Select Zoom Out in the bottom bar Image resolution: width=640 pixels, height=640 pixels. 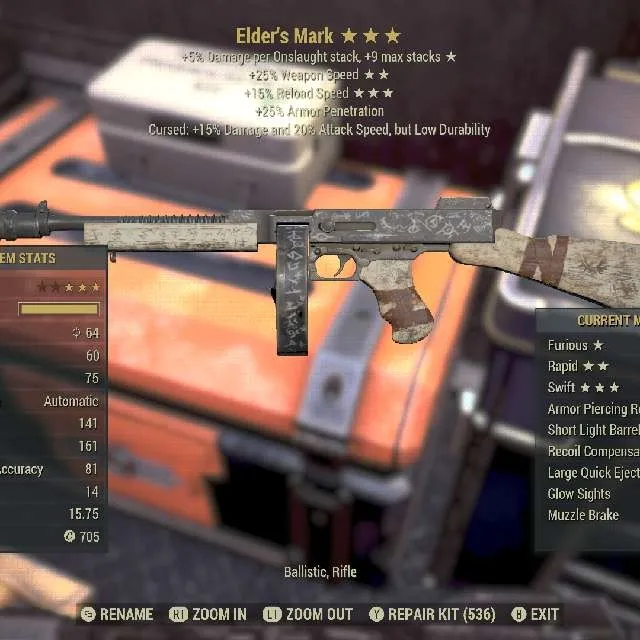click(307, 614)
